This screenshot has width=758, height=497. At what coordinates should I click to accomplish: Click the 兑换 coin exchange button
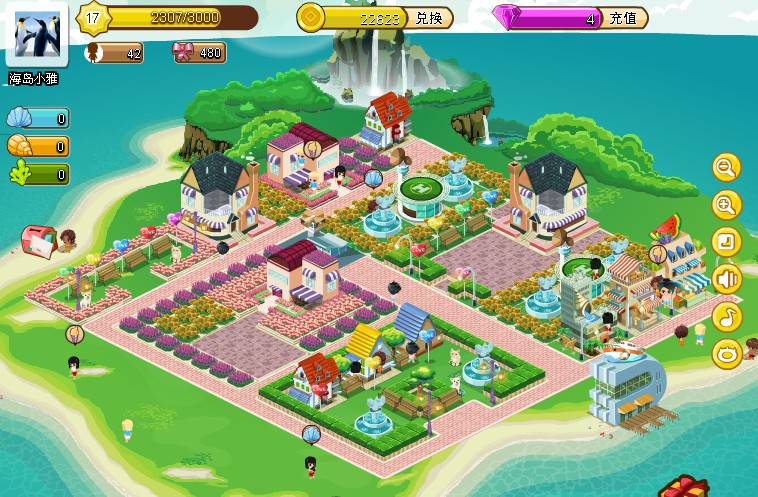[x=429, y=18]
